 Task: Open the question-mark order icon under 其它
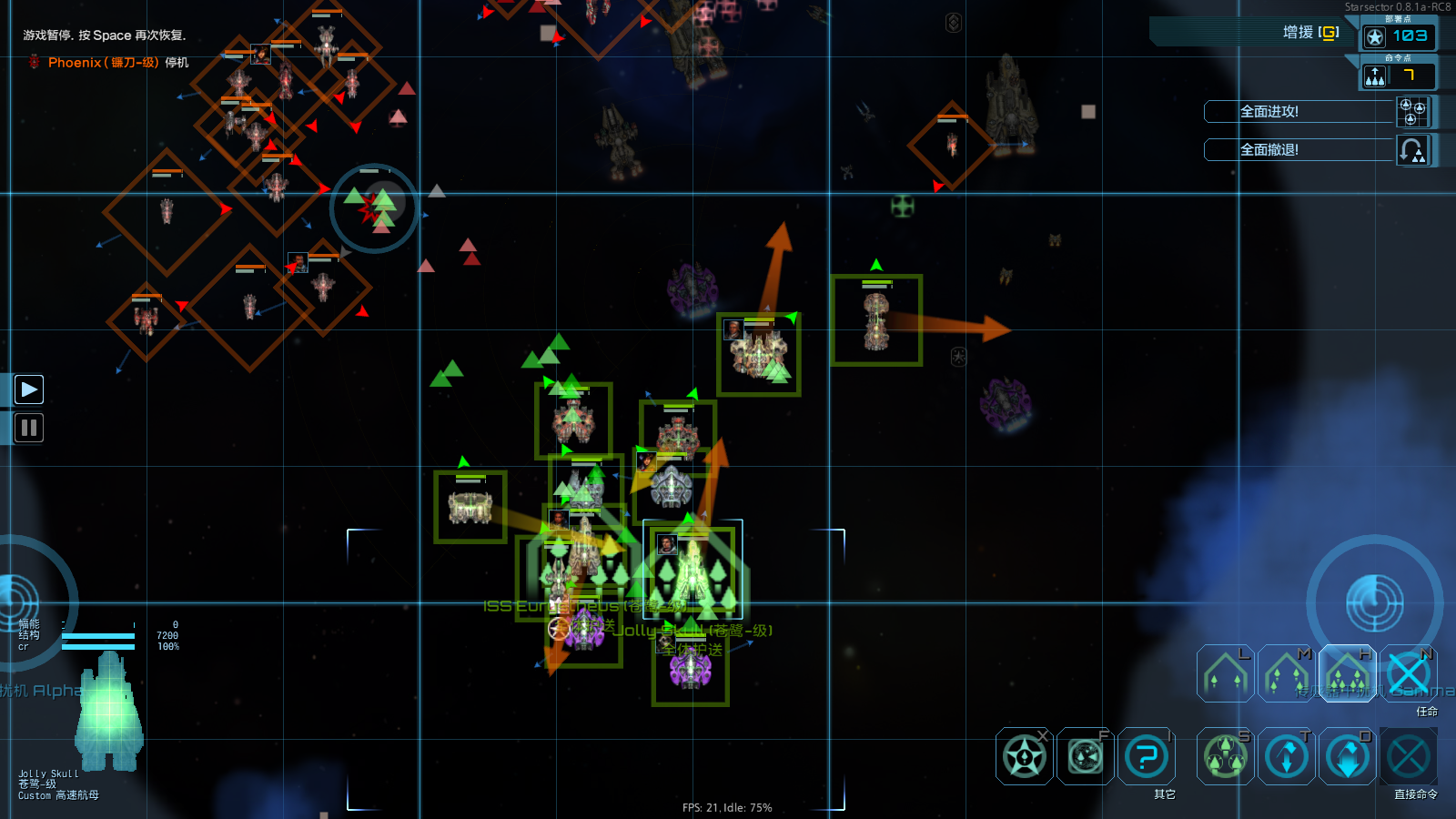tap(1145, 756)
